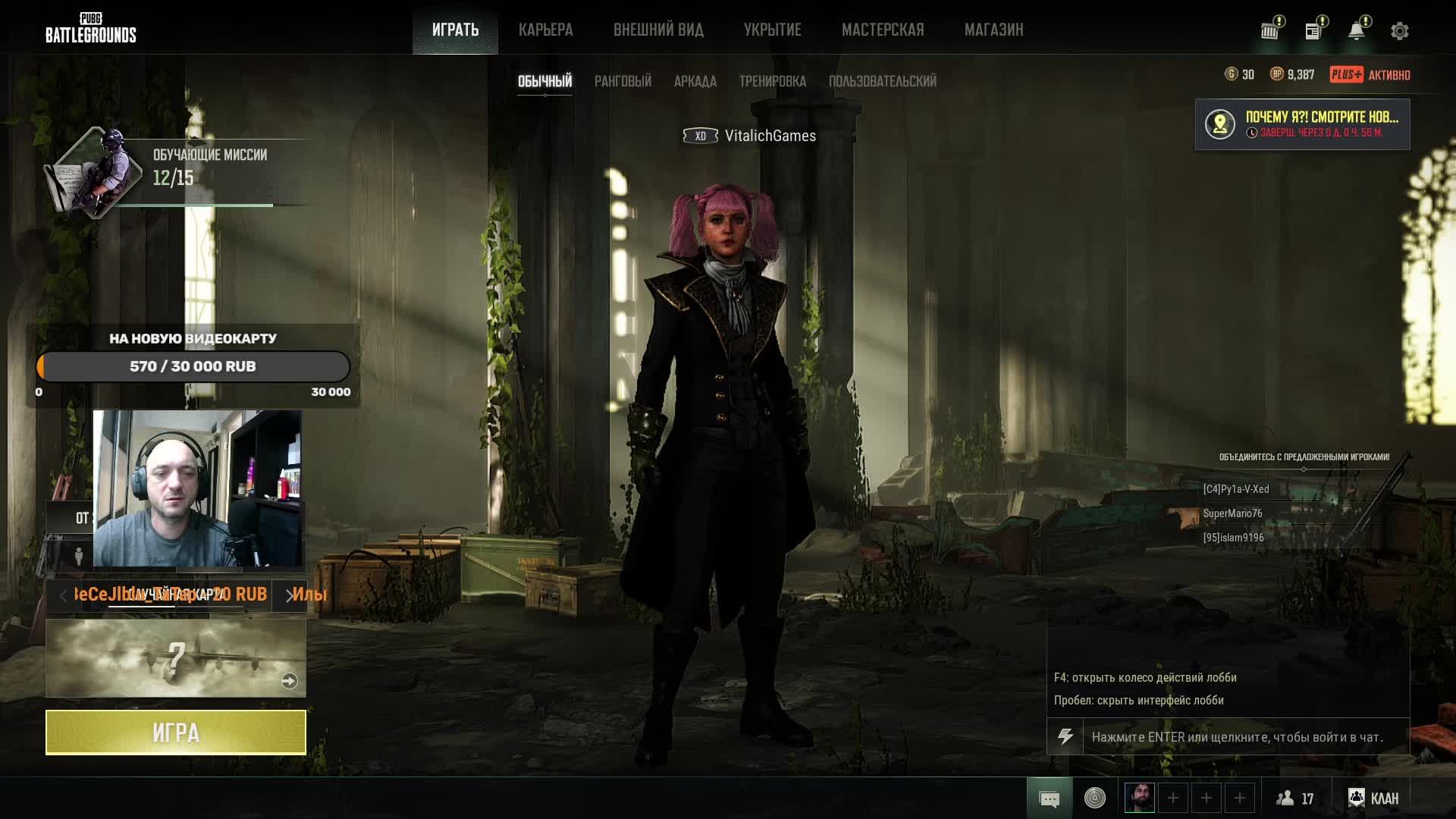Start a match with the ИГРА button

[x=176, y=733]
